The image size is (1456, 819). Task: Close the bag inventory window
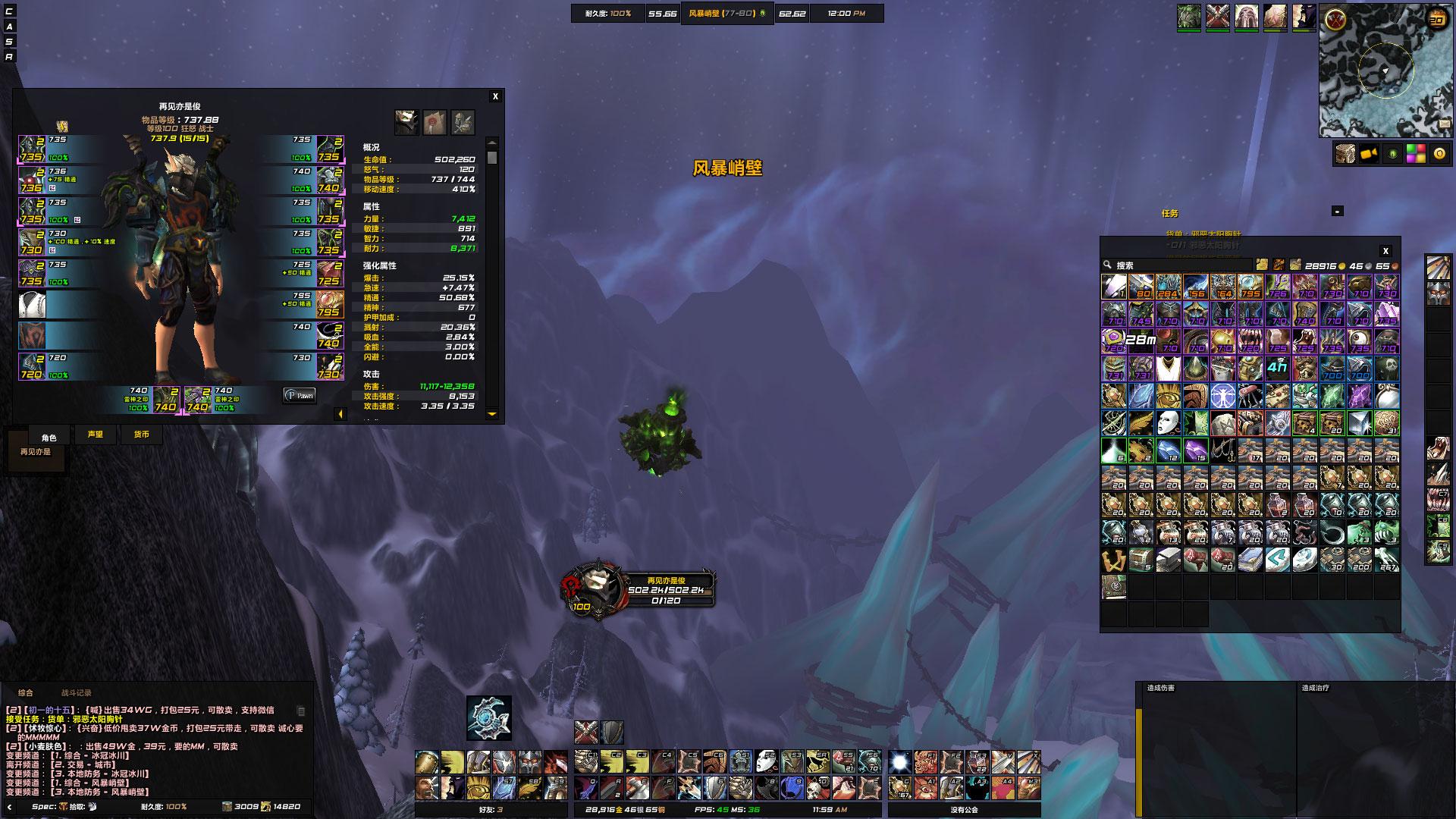pyautogui.click(x=1385, y=251)
